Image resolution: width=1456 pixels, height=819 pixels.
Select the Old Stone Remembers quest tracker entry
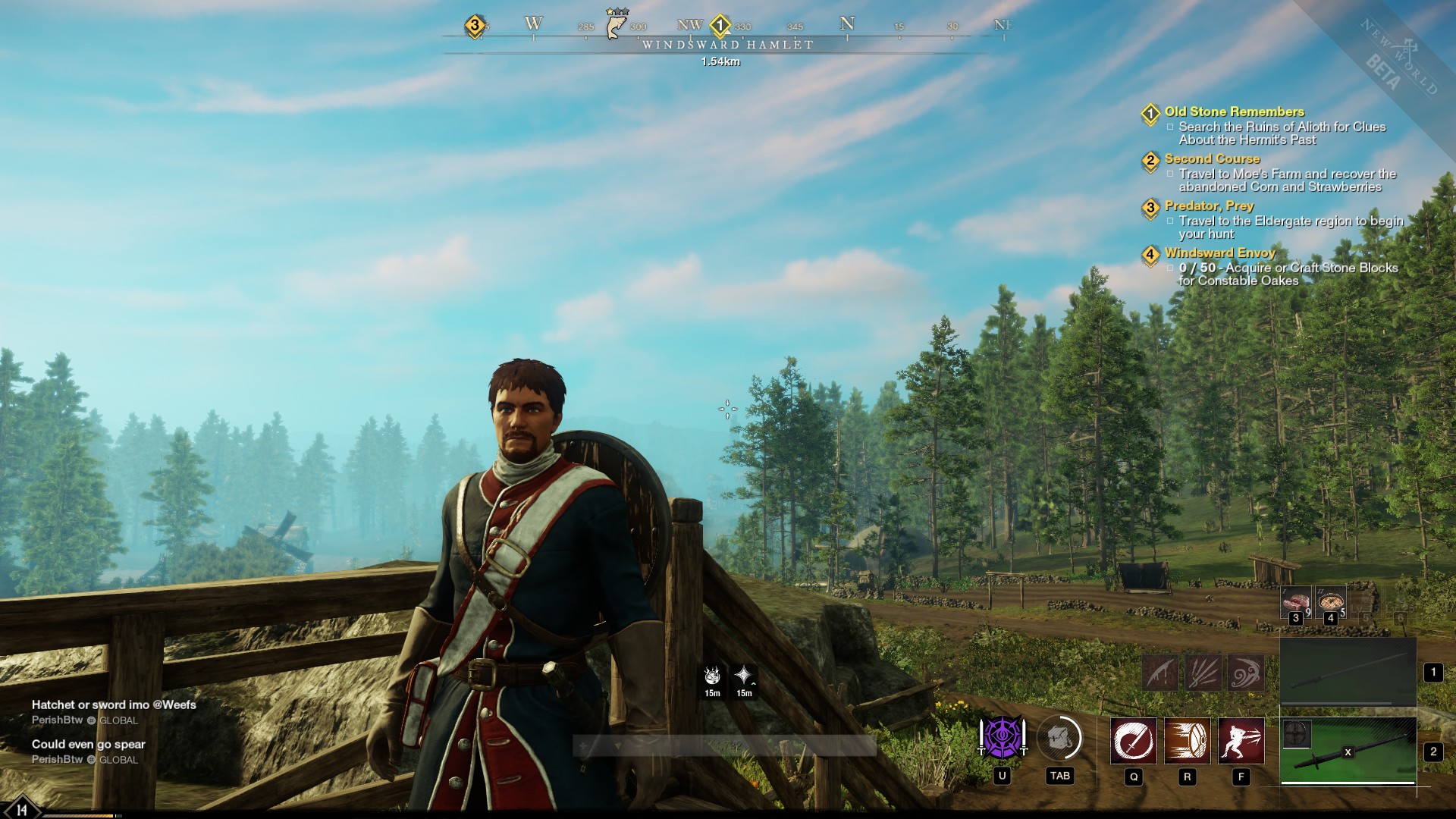(1234, 112)
